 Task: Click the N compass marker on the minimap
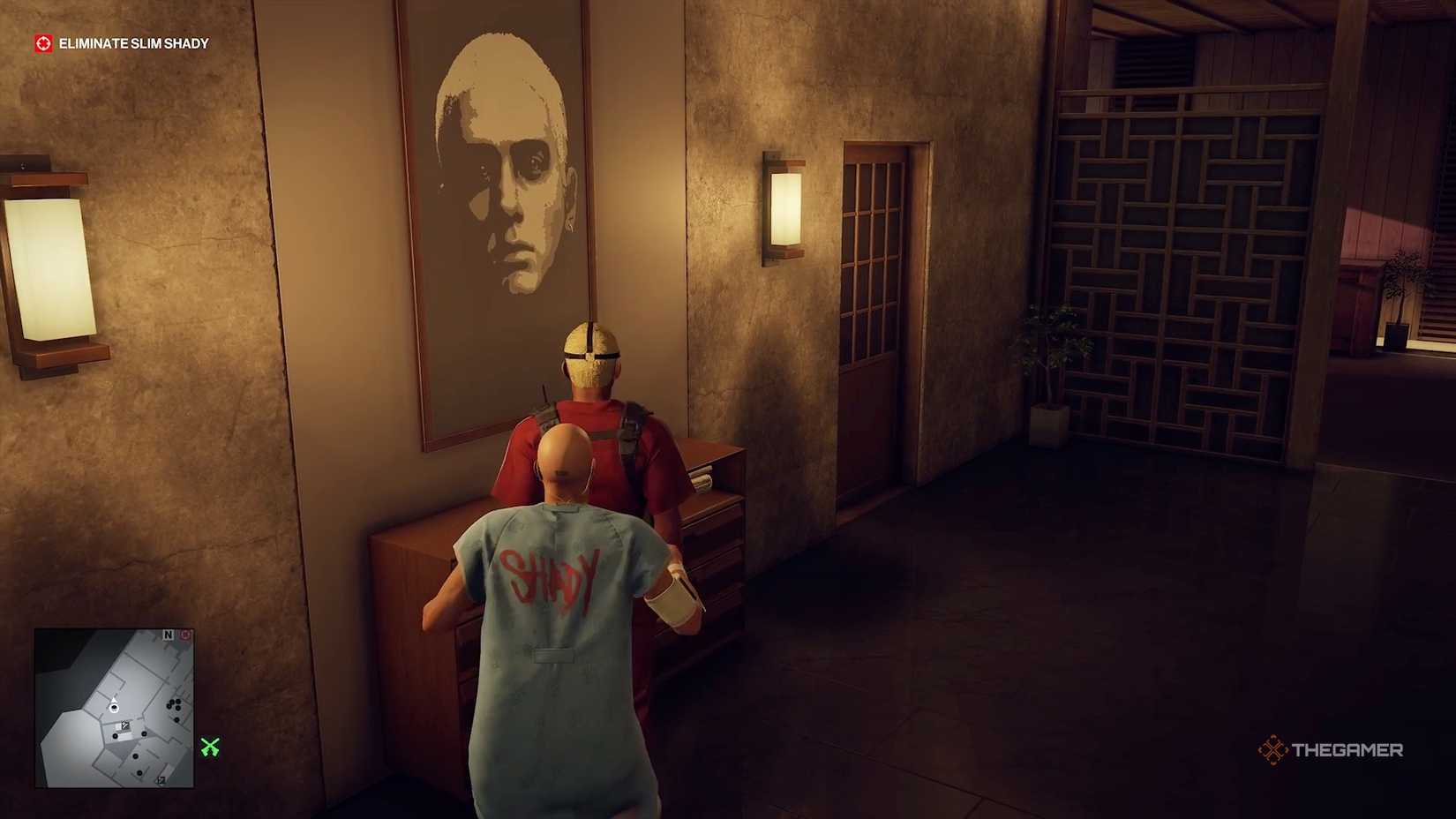pos(169,634)
